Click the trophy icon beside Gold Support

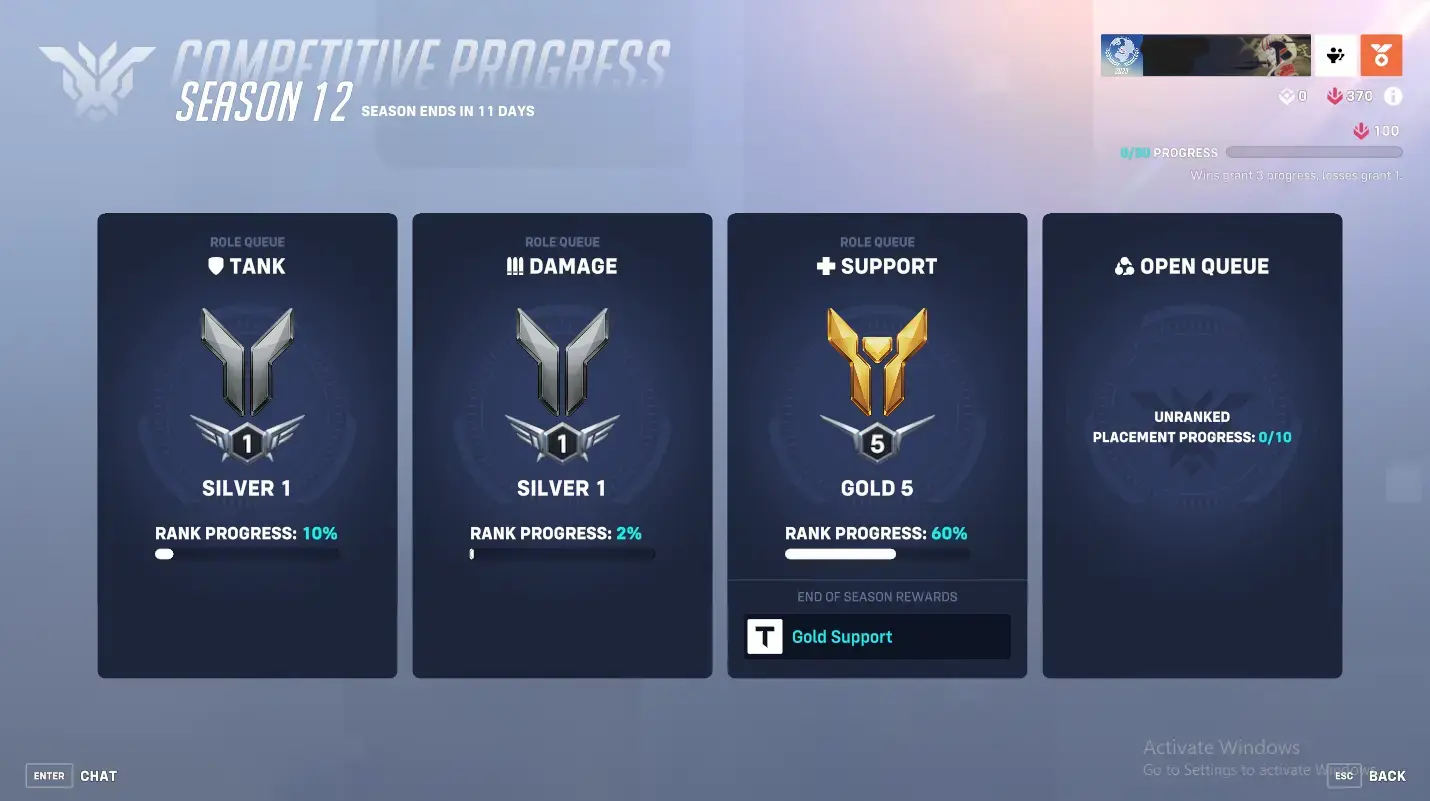coord(765,637)
